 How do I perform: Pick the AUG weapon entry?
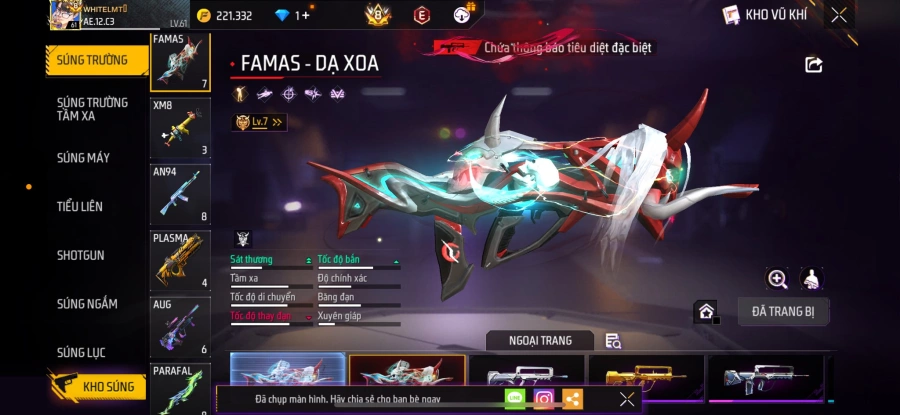point(180,326)
